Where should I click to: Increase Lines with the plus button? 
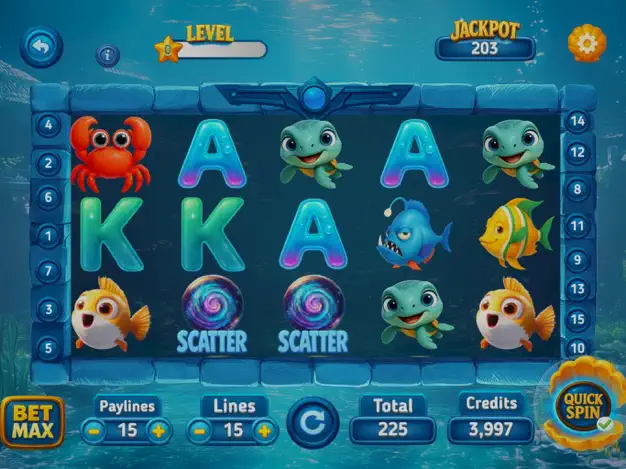click(x=264, y=432)
